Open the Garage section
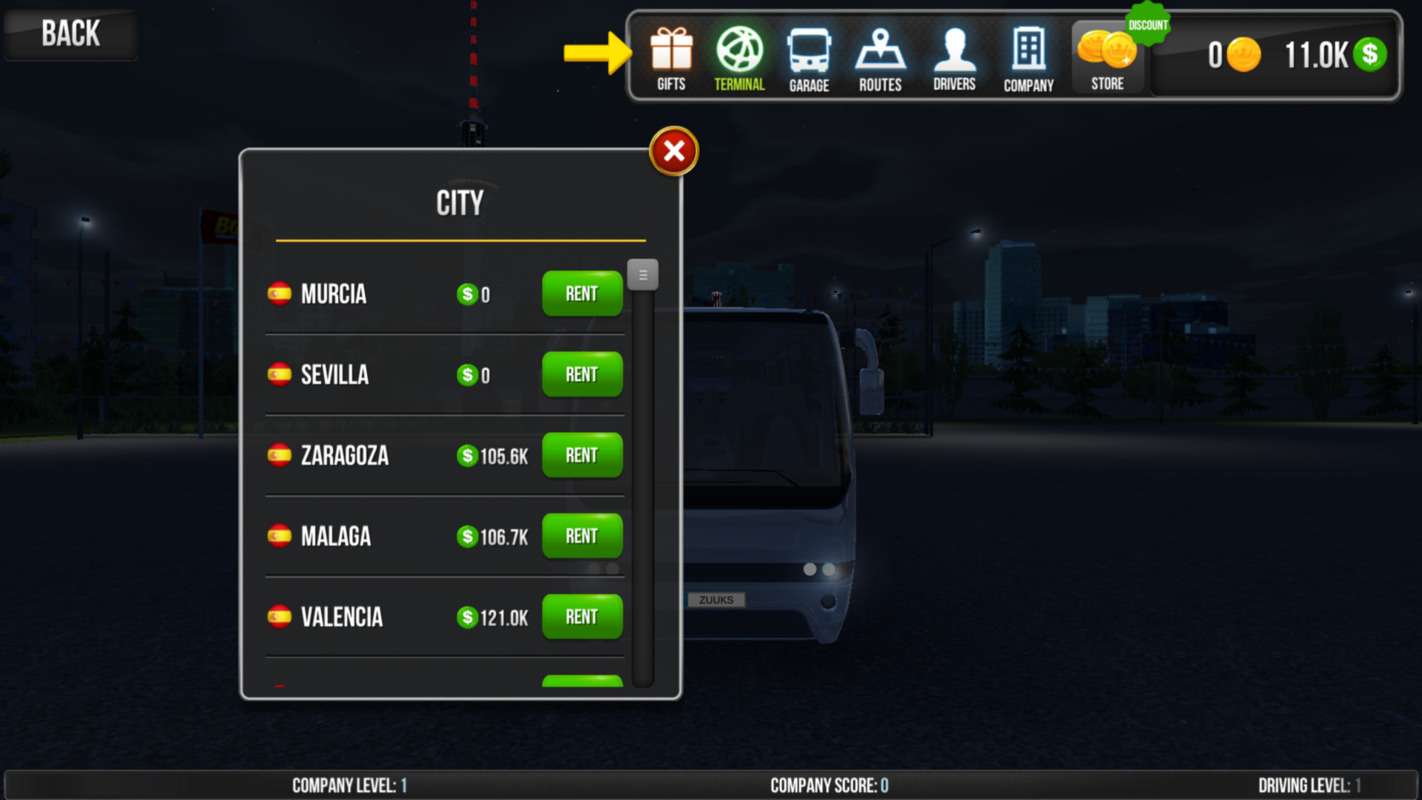Viewport: 1422px width, 800px height. pos(808,58)
